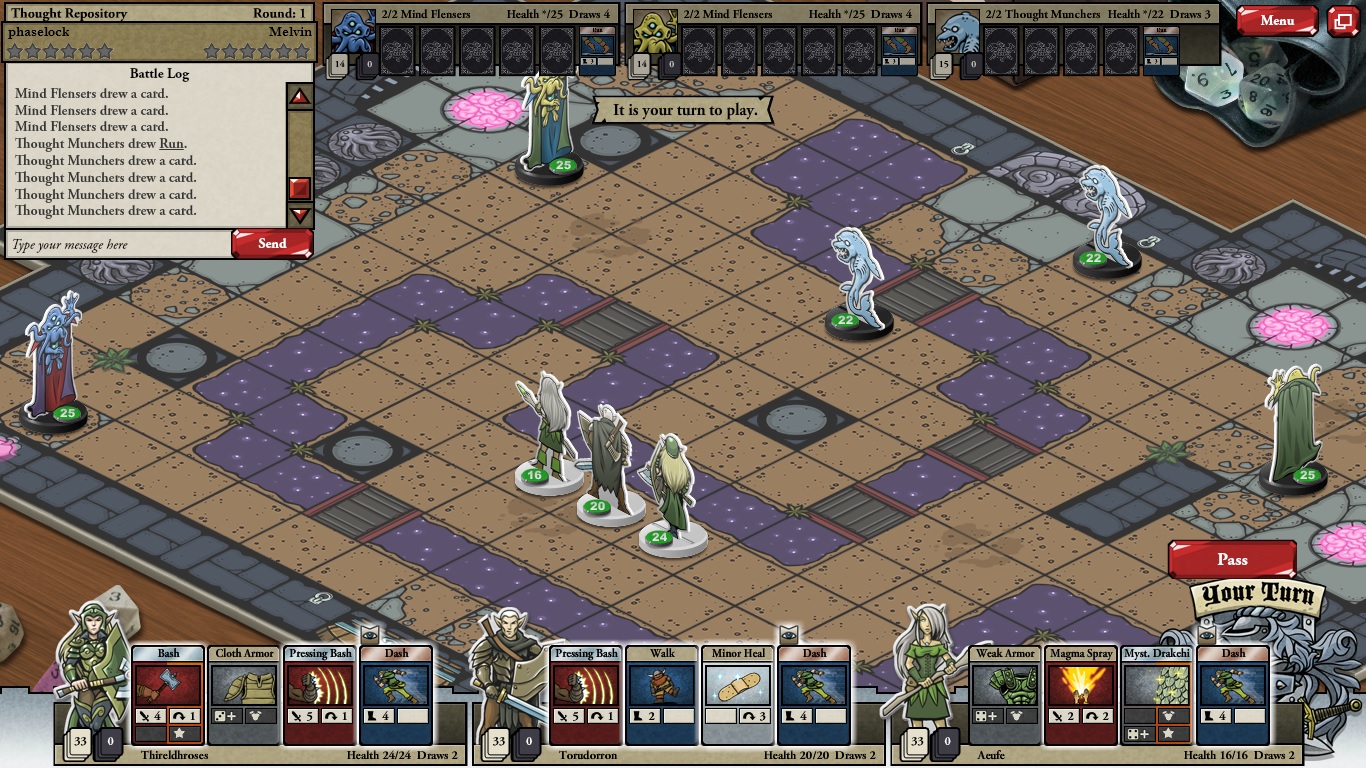
Task: Open the red Menu button
Action: click(x=1276, y=21)
